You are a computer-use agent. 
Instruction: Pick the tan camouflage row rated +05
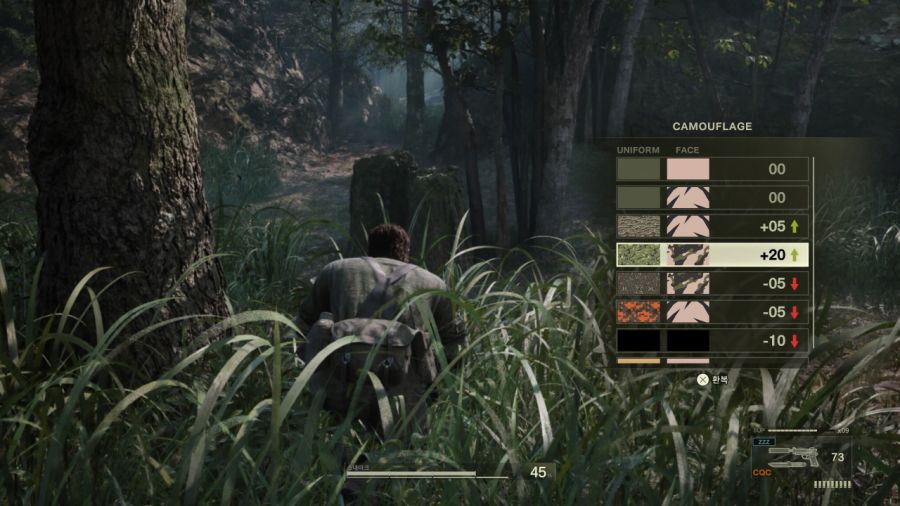[711, 226]
